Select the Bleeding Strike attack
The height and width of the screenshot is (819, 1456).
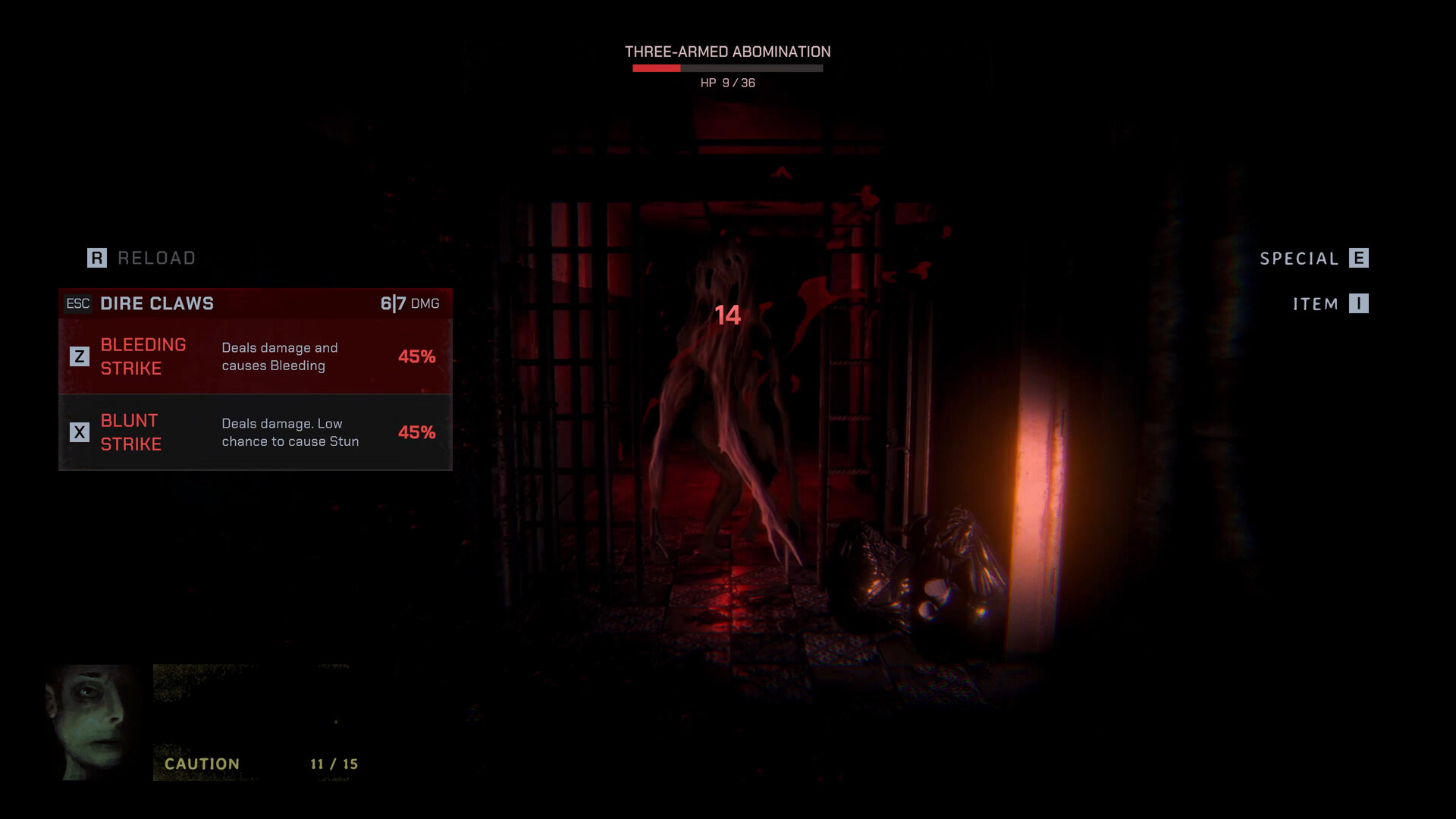[x=255, y=356]
